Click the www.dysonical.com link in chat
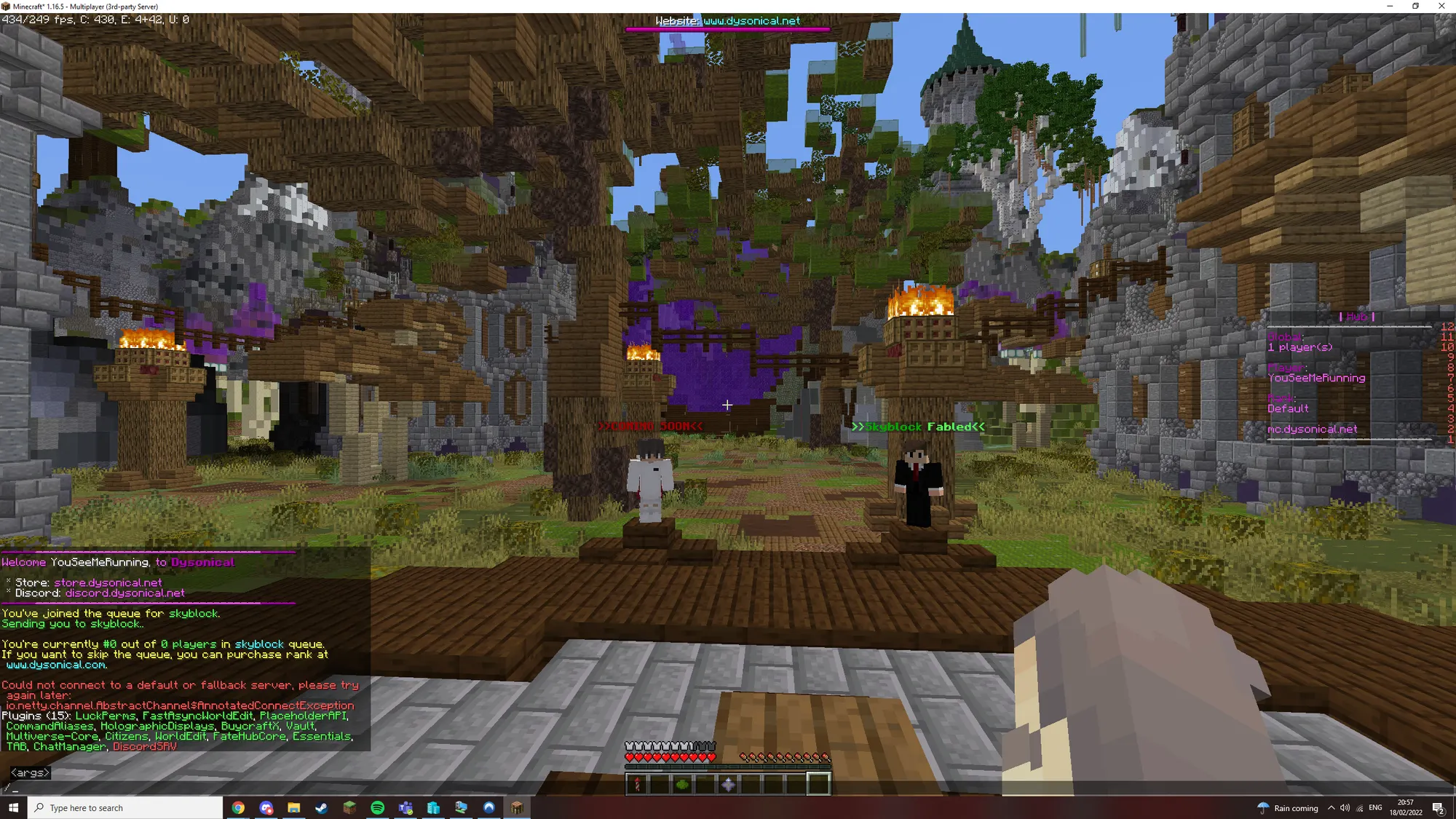This screenshot has height=819, width=1456. coord(56,665)
